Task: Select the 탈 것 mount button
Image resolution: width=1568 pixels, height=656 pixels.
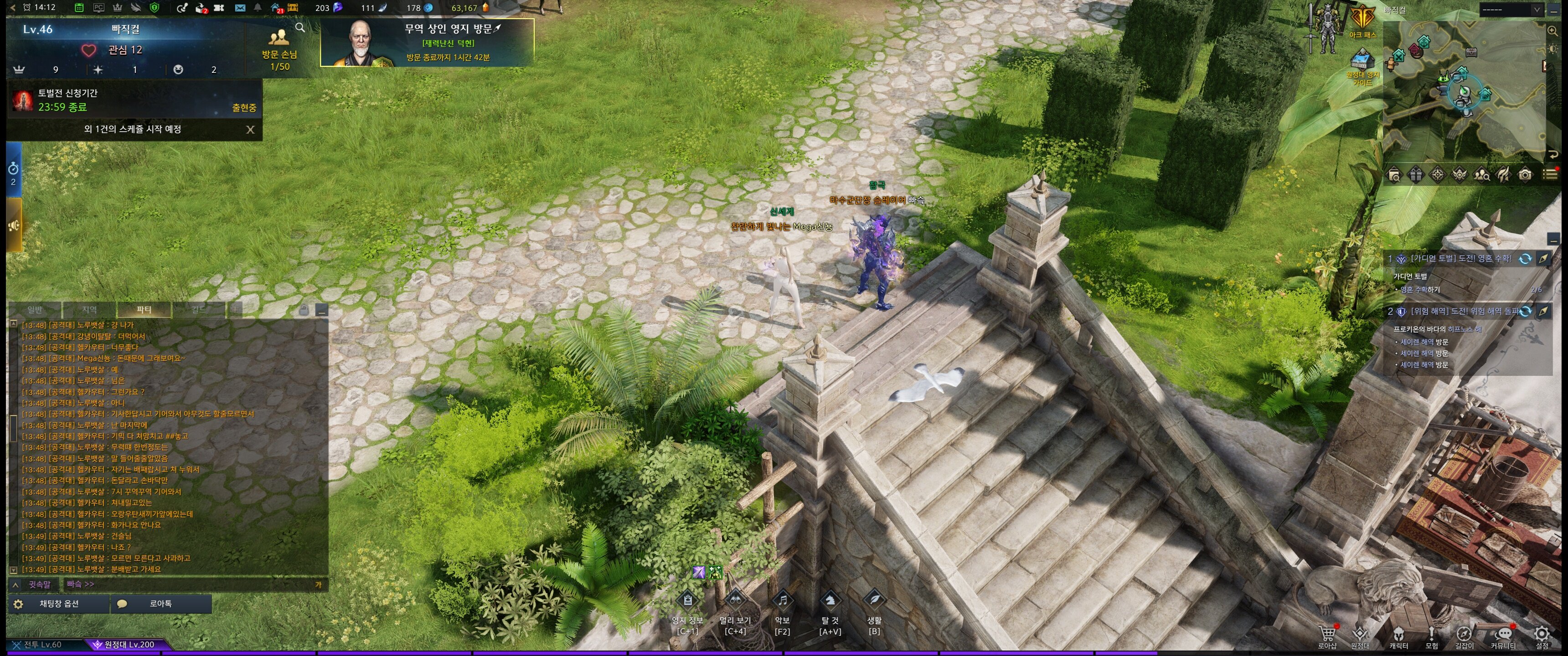Action: 830,601
